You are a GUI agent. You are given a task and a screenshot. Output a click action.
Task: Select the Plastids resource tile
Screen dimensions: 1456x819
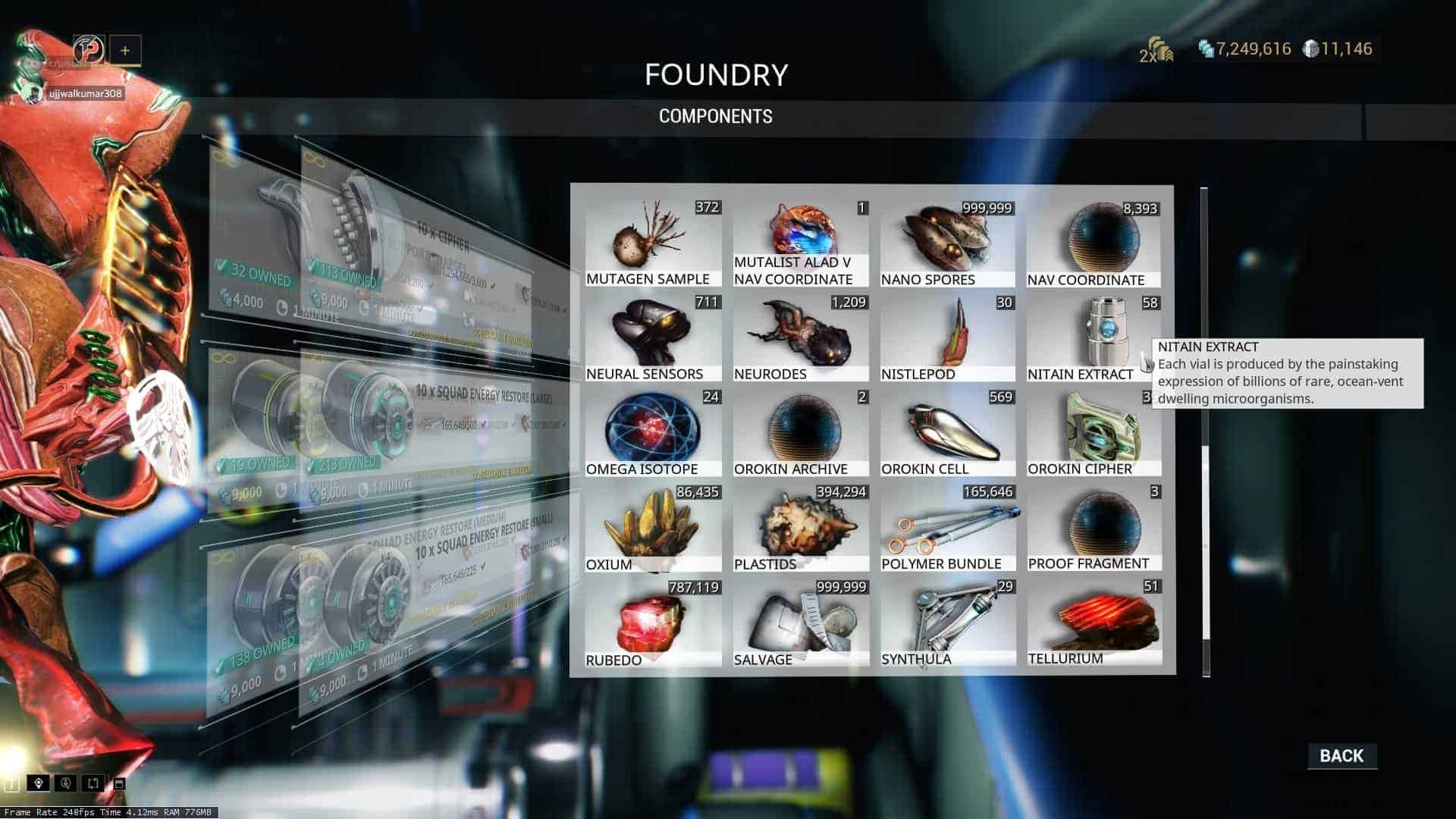pyautogui.click(x=801, y=527)
